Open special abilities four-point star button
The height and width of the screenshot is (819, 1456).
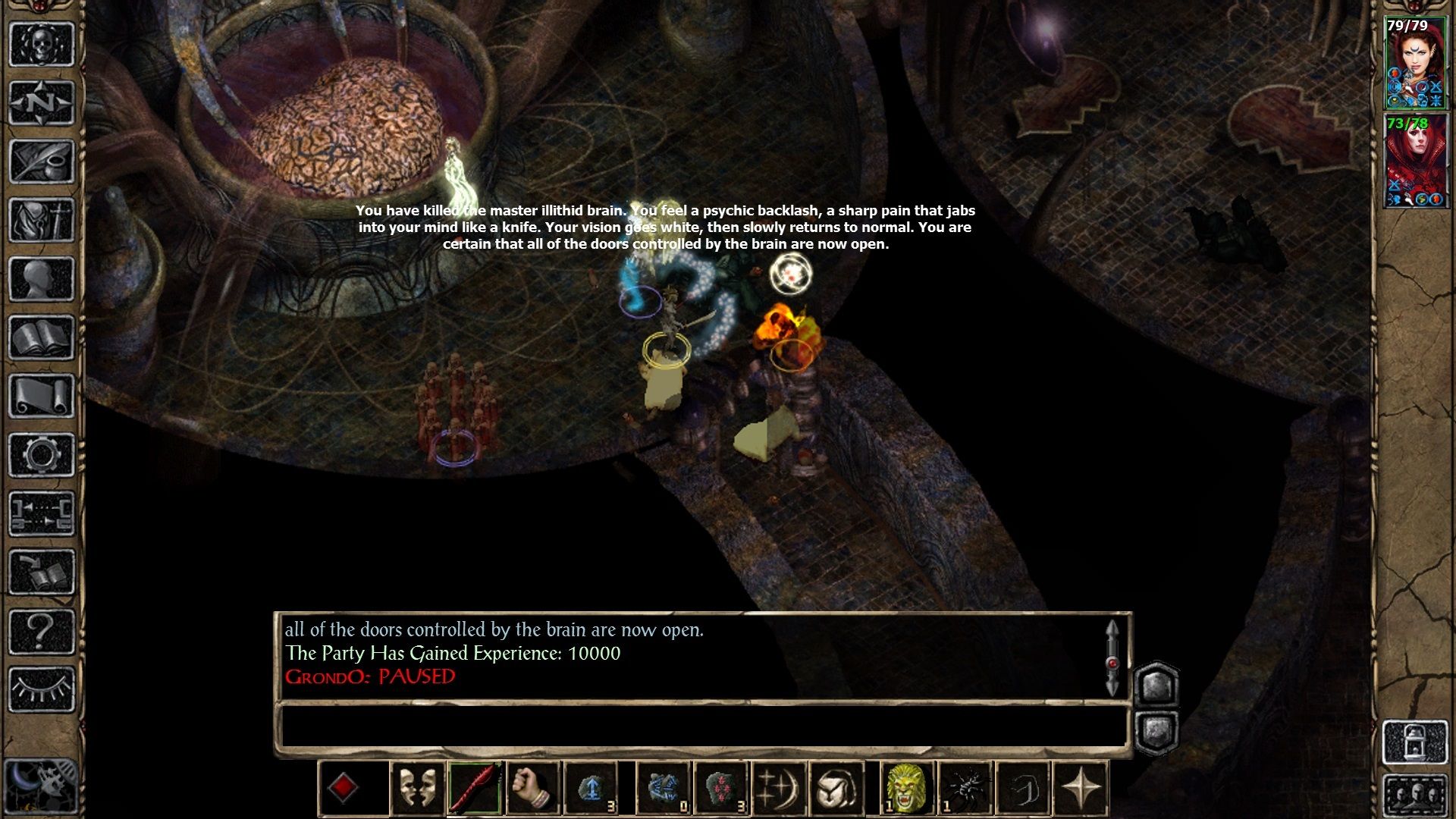point(1081,789)
